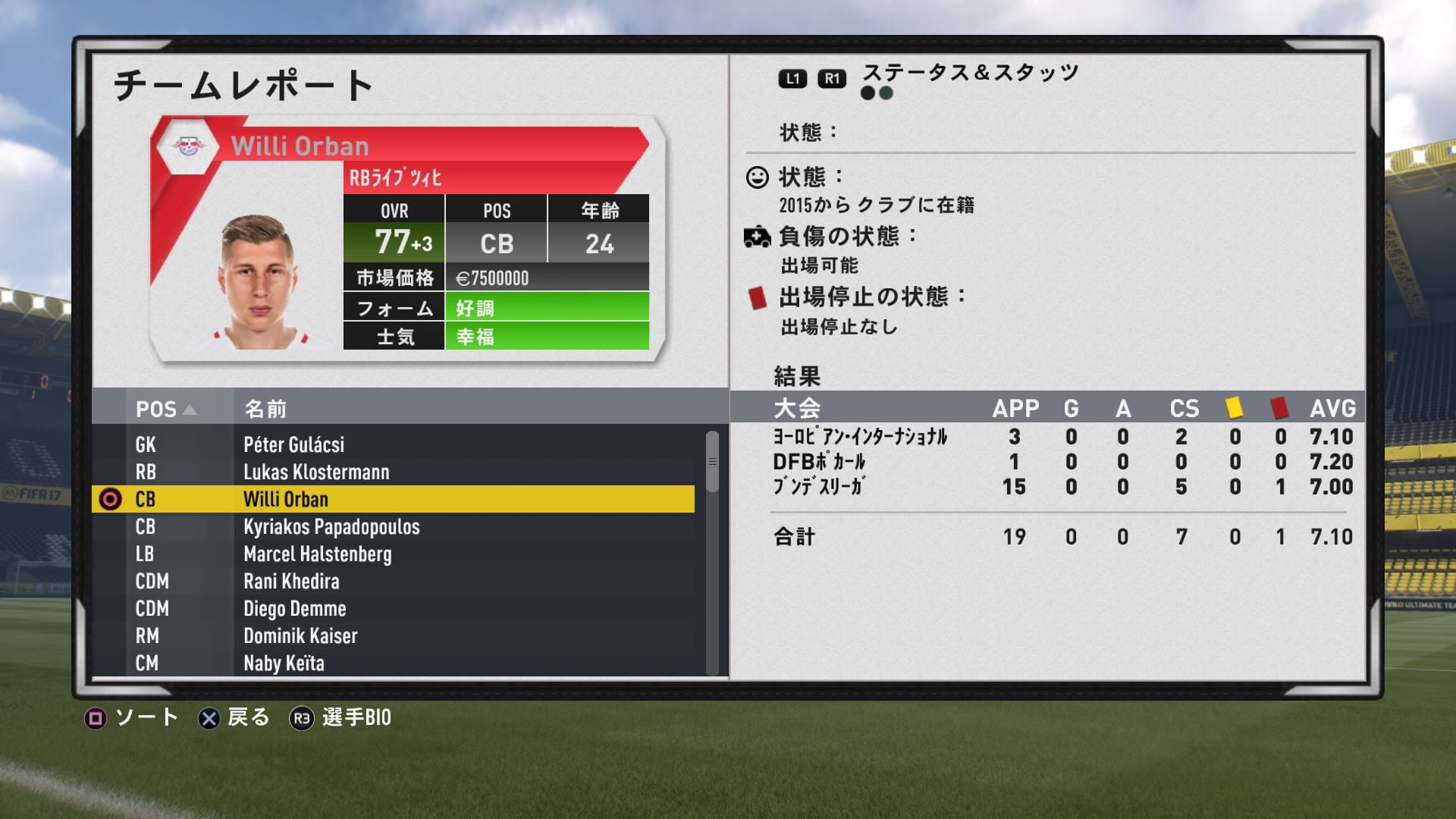Switch to the second status page dot

click(x=886, y=93)
